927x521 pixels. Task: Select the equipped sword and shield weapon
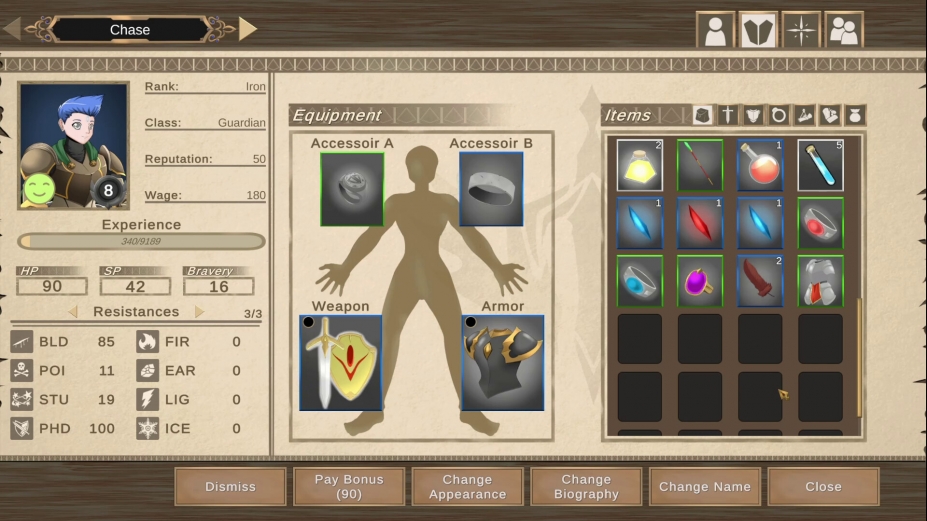(x=341, y=363)
